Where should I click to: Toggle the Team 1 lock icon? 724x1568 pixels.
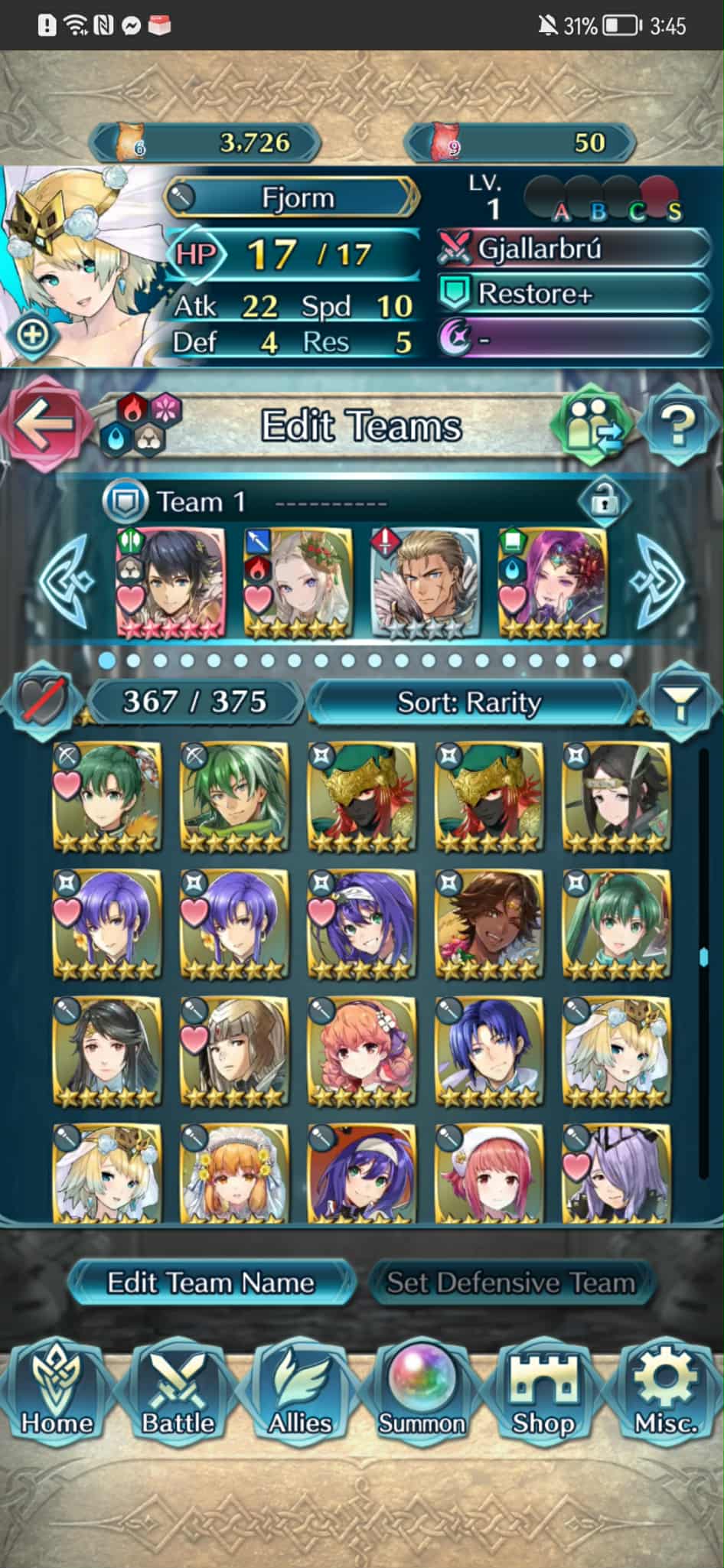coord(604,502)
